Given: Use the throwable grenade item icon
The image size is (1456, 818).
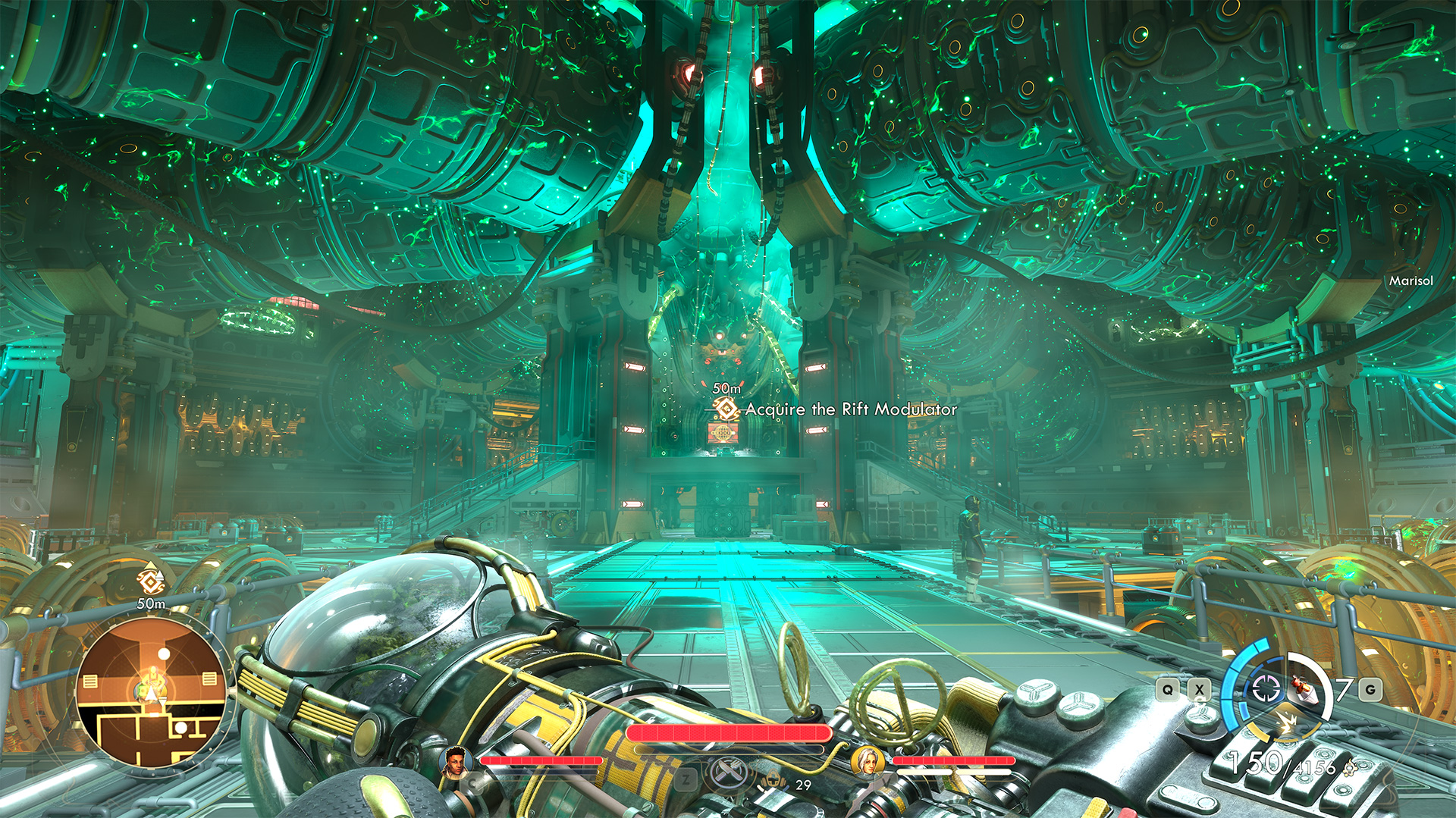Looking at the screenshot, I should [x=1303, y=689].
